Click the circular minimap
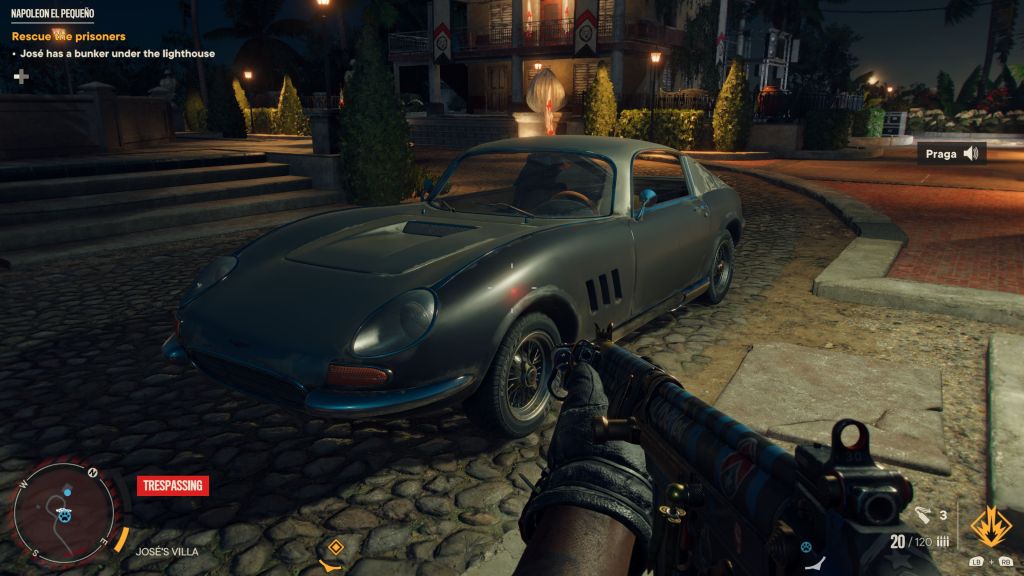 (65, 514)
